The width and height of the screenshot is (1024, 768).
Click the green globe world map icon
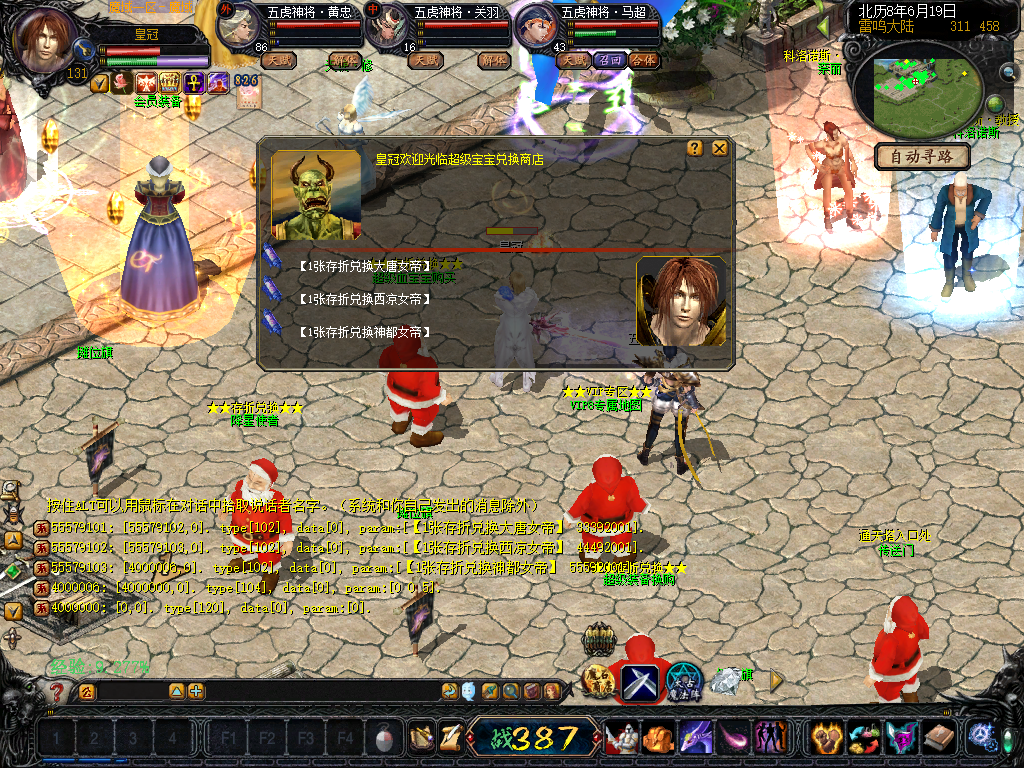[995, 104]
